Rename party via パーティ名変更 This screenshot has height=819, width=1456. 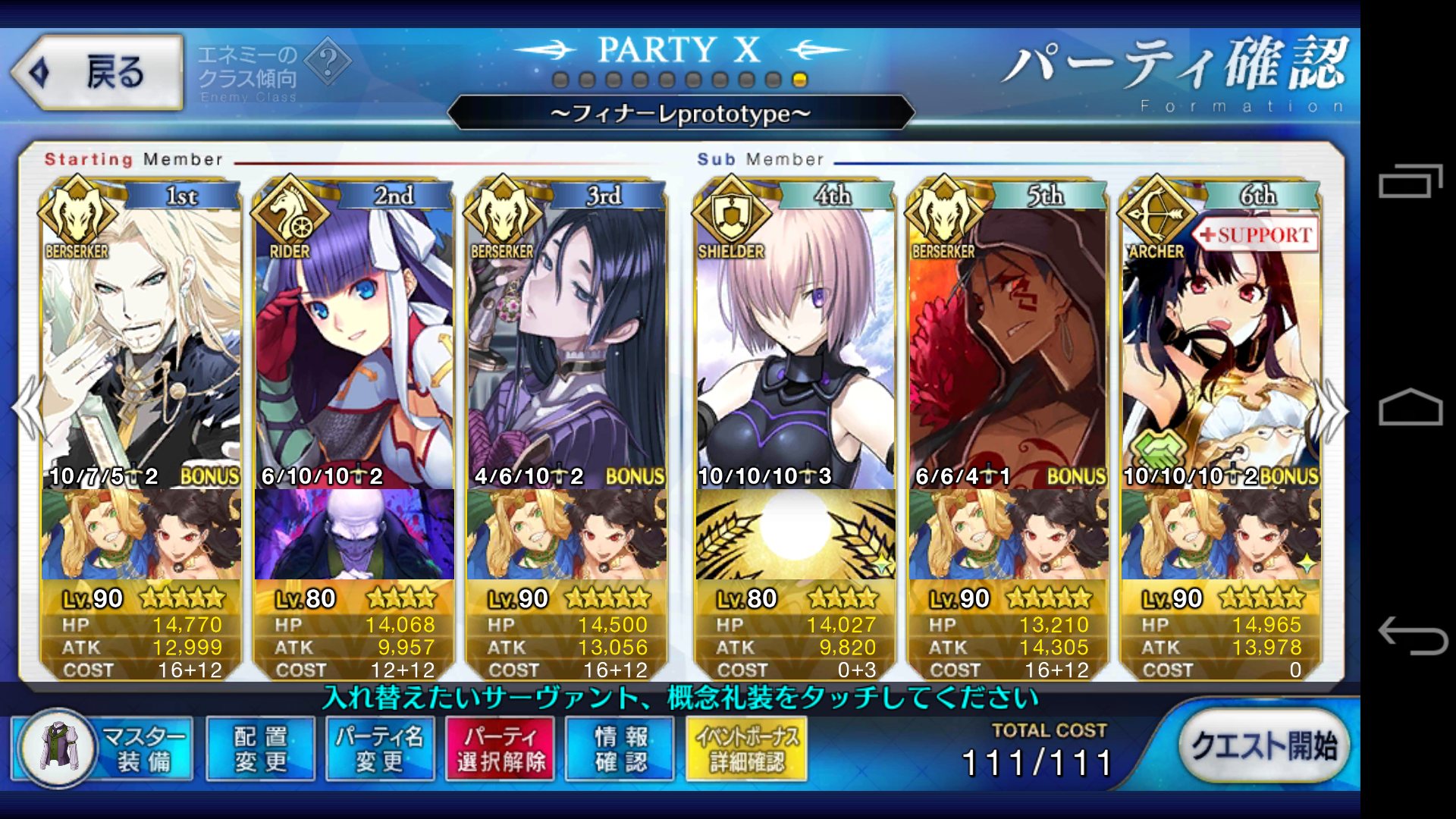click(379, 748)
